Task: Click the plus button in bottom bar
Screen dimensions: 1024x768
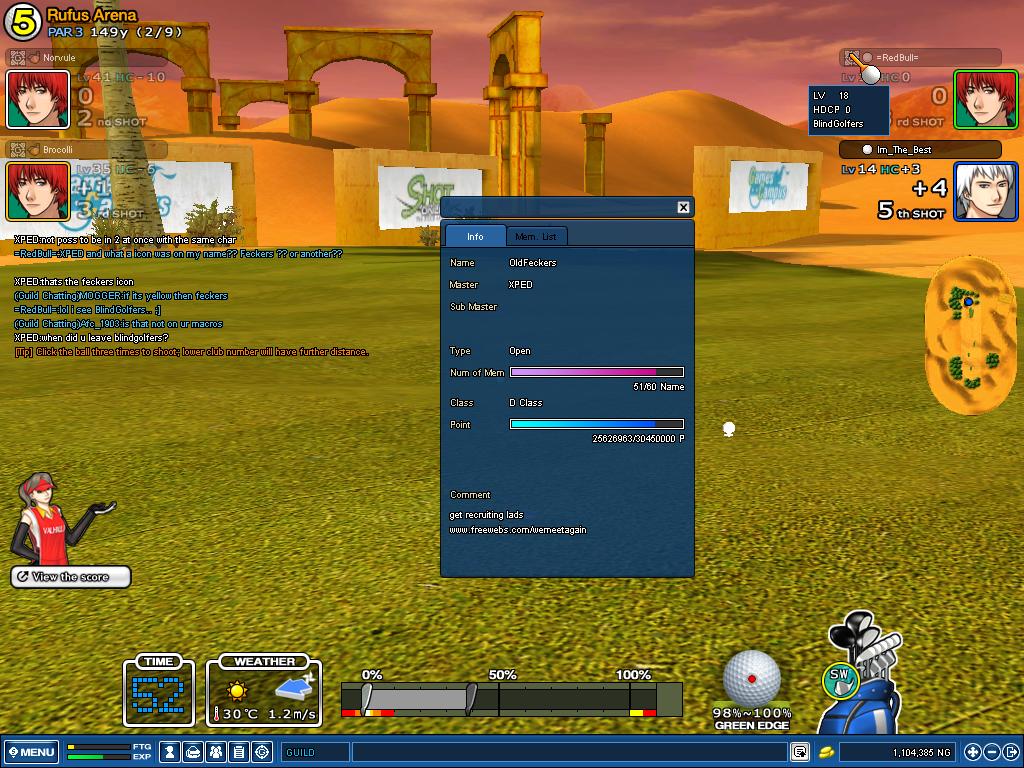Action: [x=973, y=752]
